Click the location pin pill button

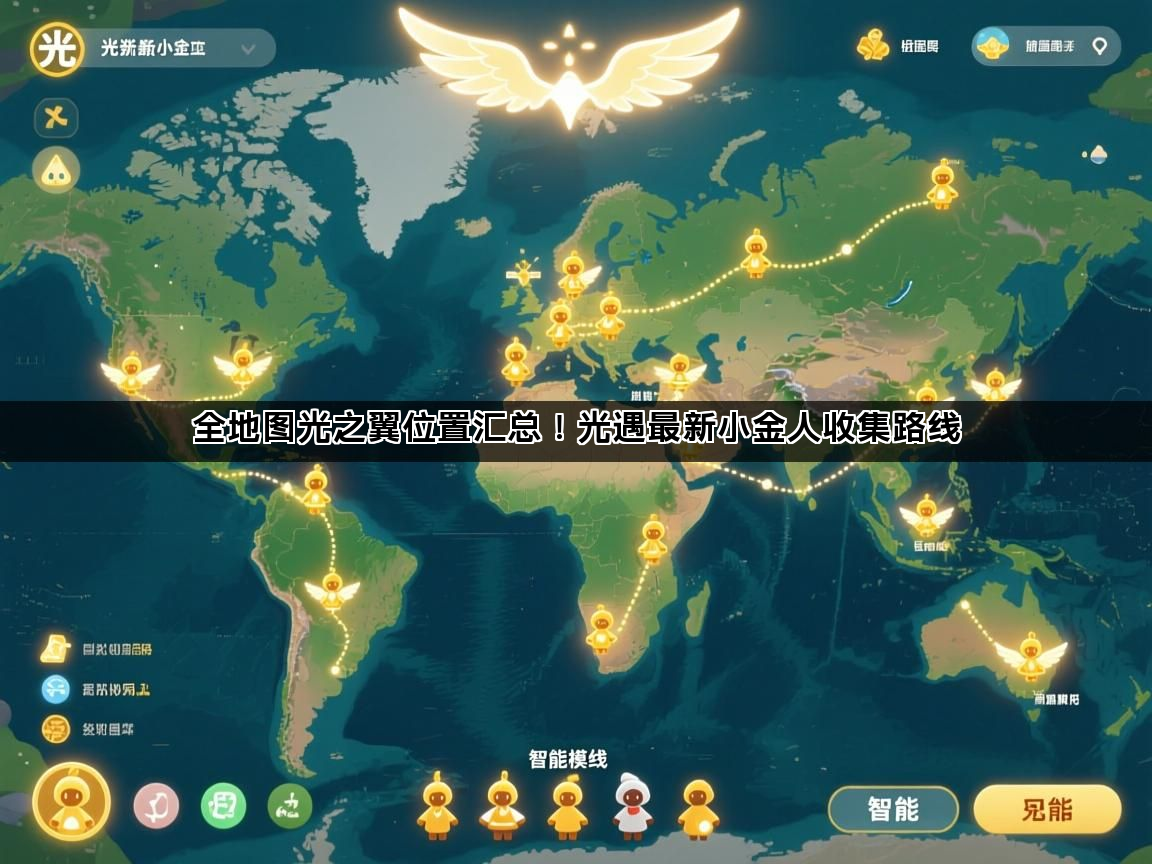tap(1046, 46)
